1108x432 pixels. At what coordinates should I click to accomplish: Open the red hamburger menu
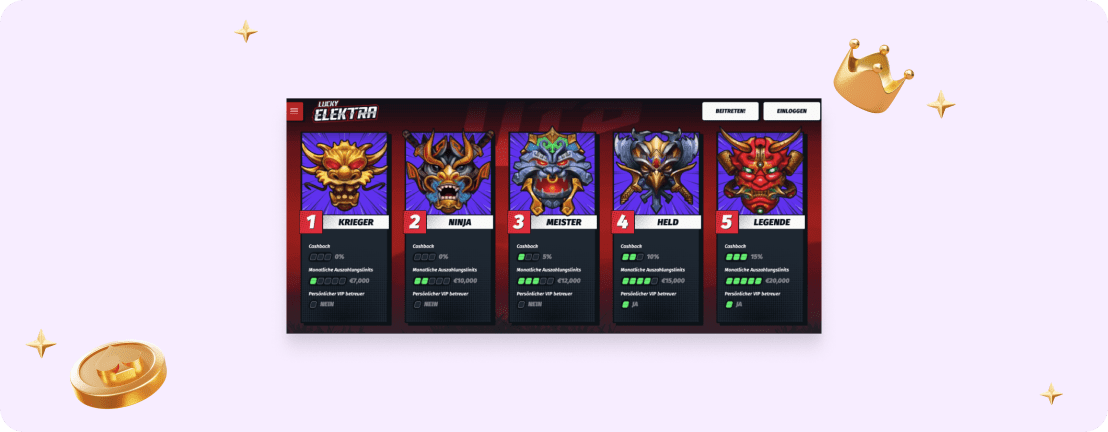point(295,111)
